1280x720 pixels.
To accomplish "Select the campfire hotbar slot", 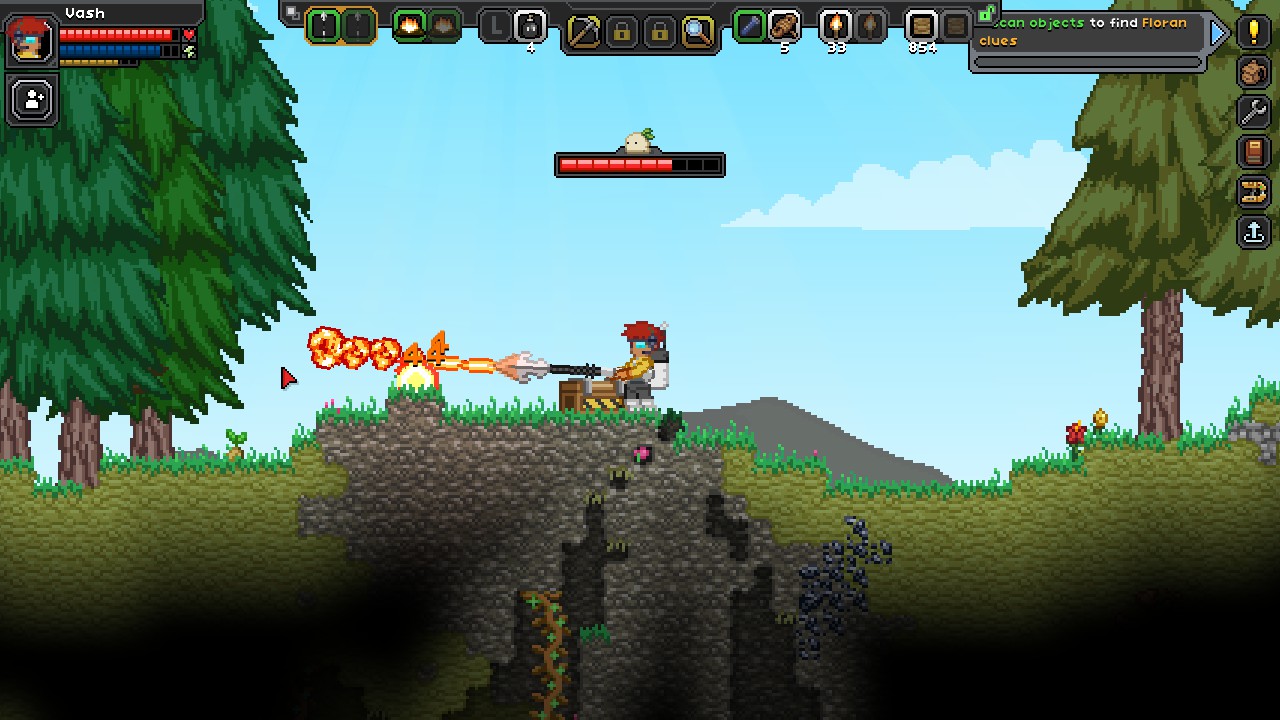I will (409, 26).
